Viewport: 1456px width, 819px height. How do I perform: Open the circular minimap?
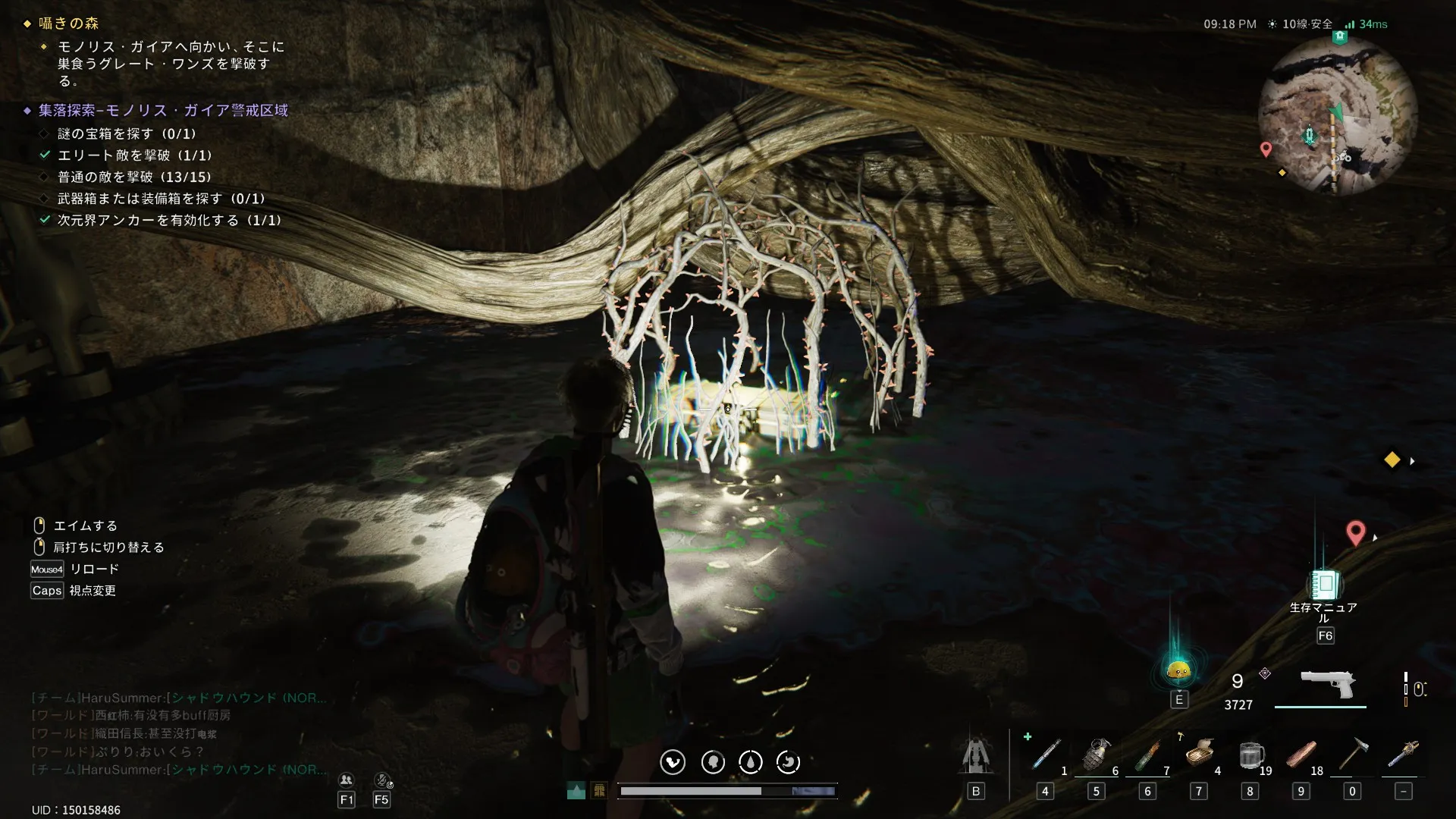click(1338, 115)
